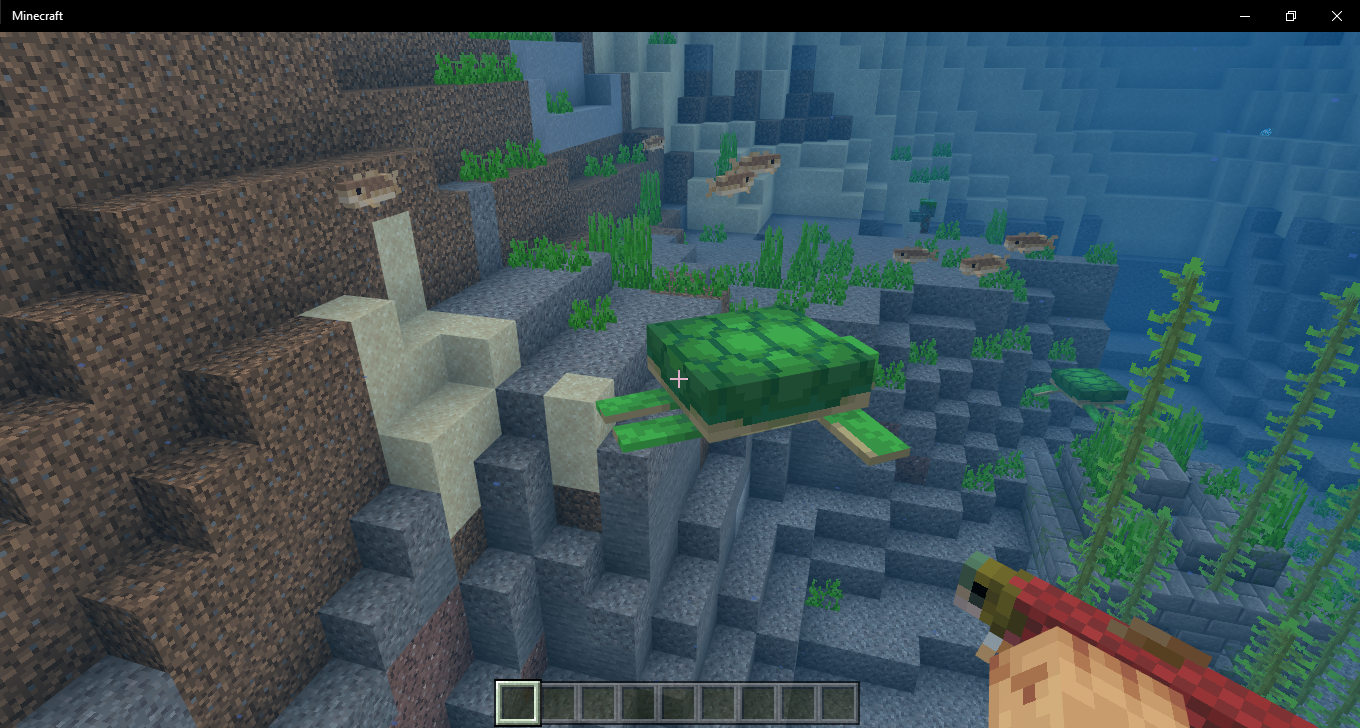Select the highlighted first hotbar slot
Screen dimensions: 1360x728
[518, 702]
